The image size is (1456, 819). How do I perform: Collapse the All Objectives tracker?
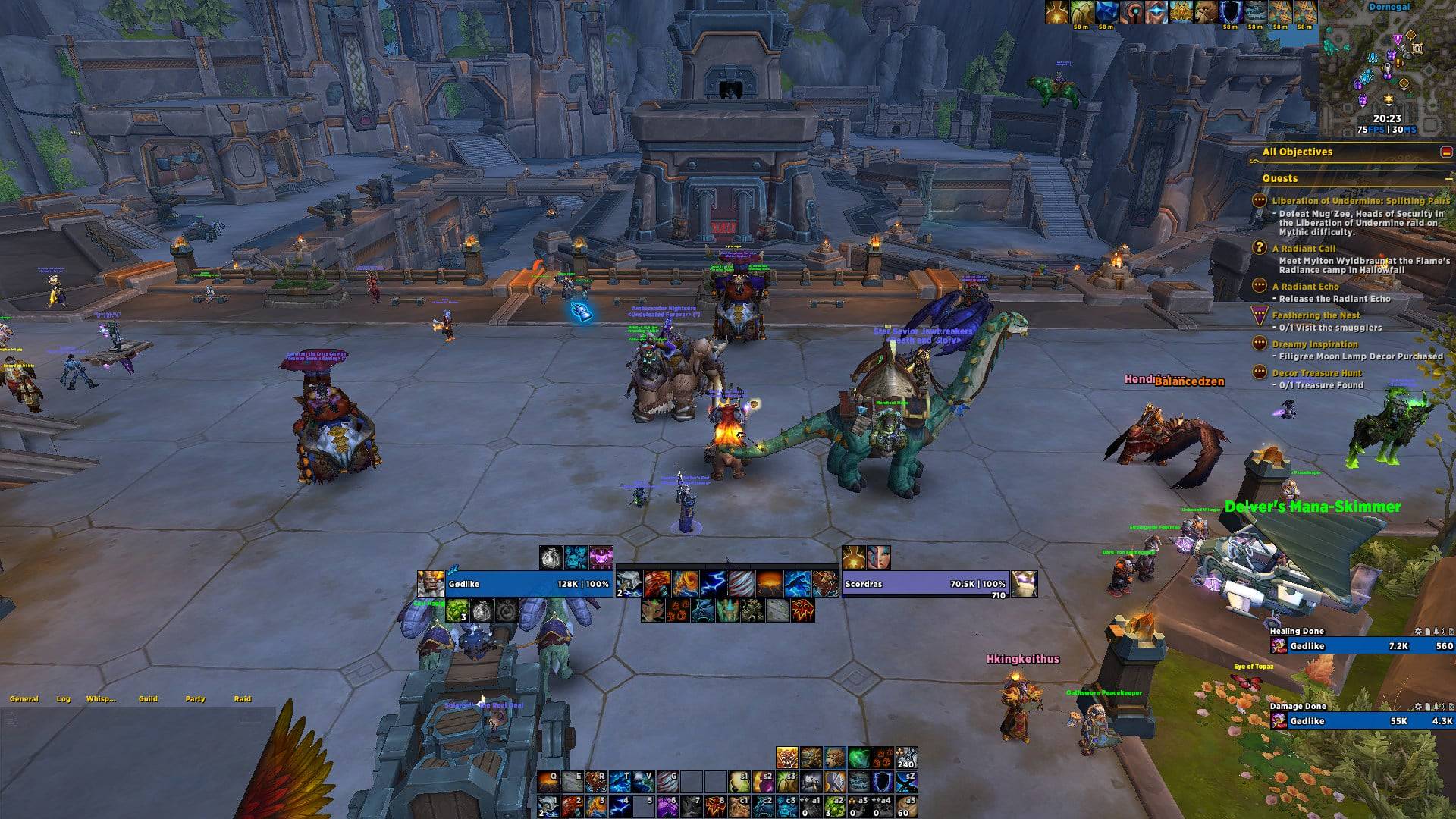(x=1446, y=152)
